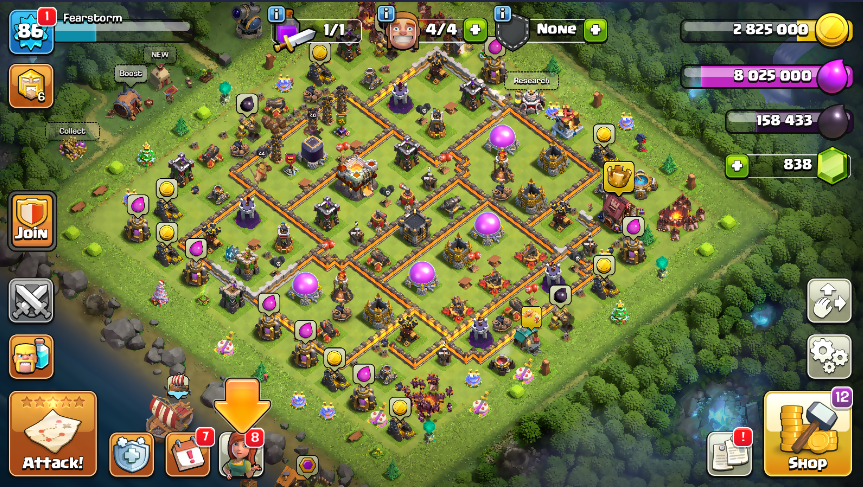Tap the Attack! map button
863x487 pixels.
pos(53,433)
